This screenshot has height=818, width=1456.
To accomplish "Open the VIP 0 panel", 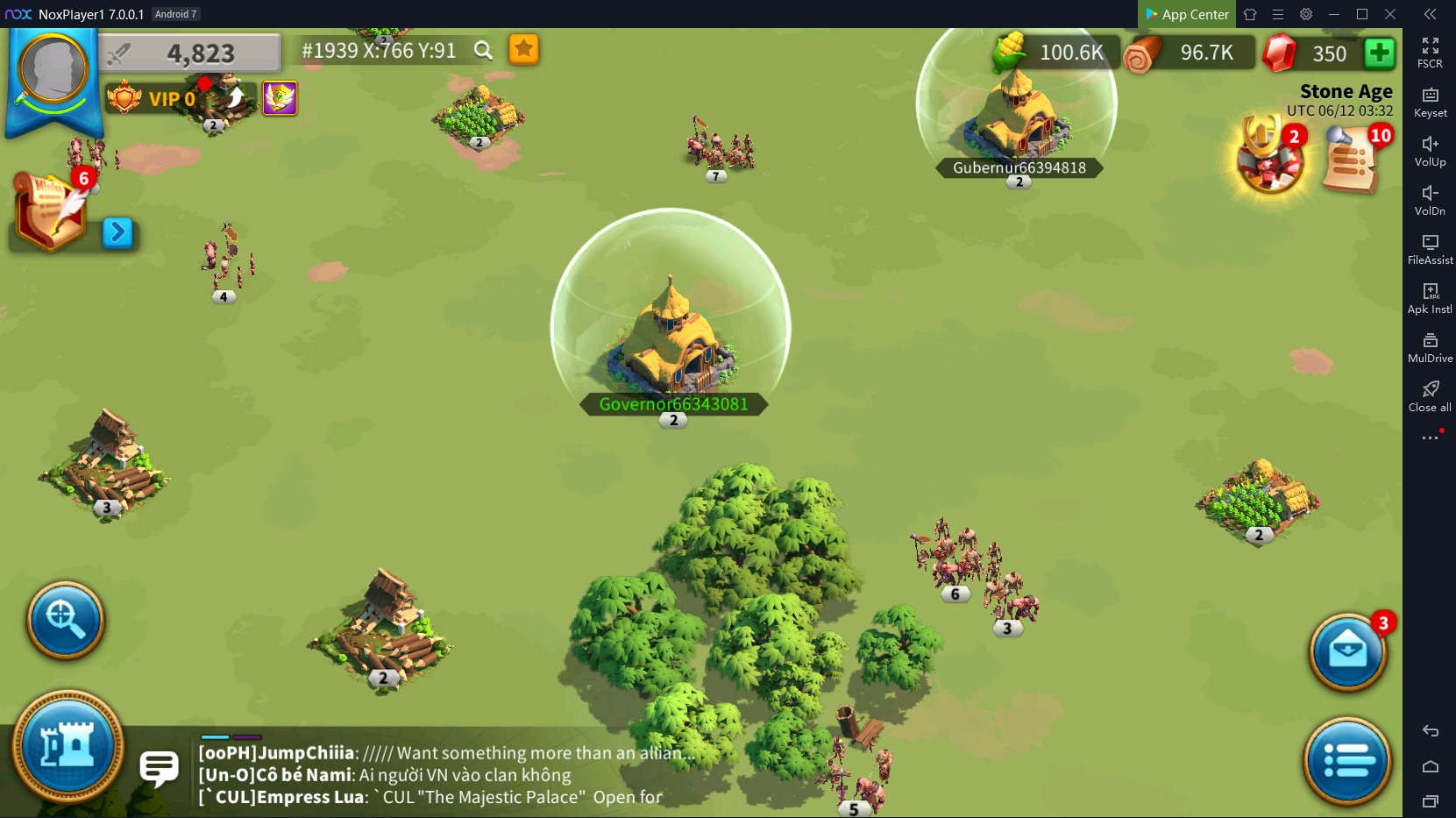I will point(151,98).
